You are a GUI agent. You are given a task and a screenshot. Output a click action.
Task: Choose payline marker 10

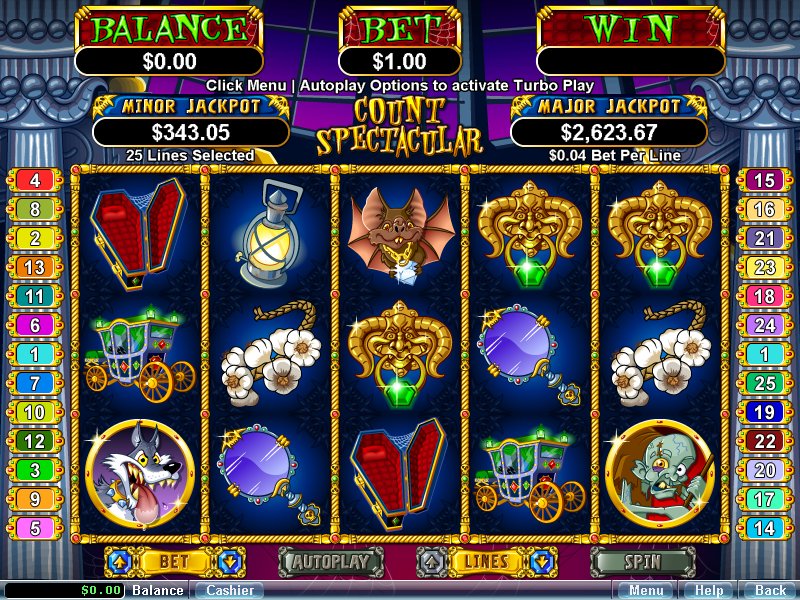coord(35,413)
